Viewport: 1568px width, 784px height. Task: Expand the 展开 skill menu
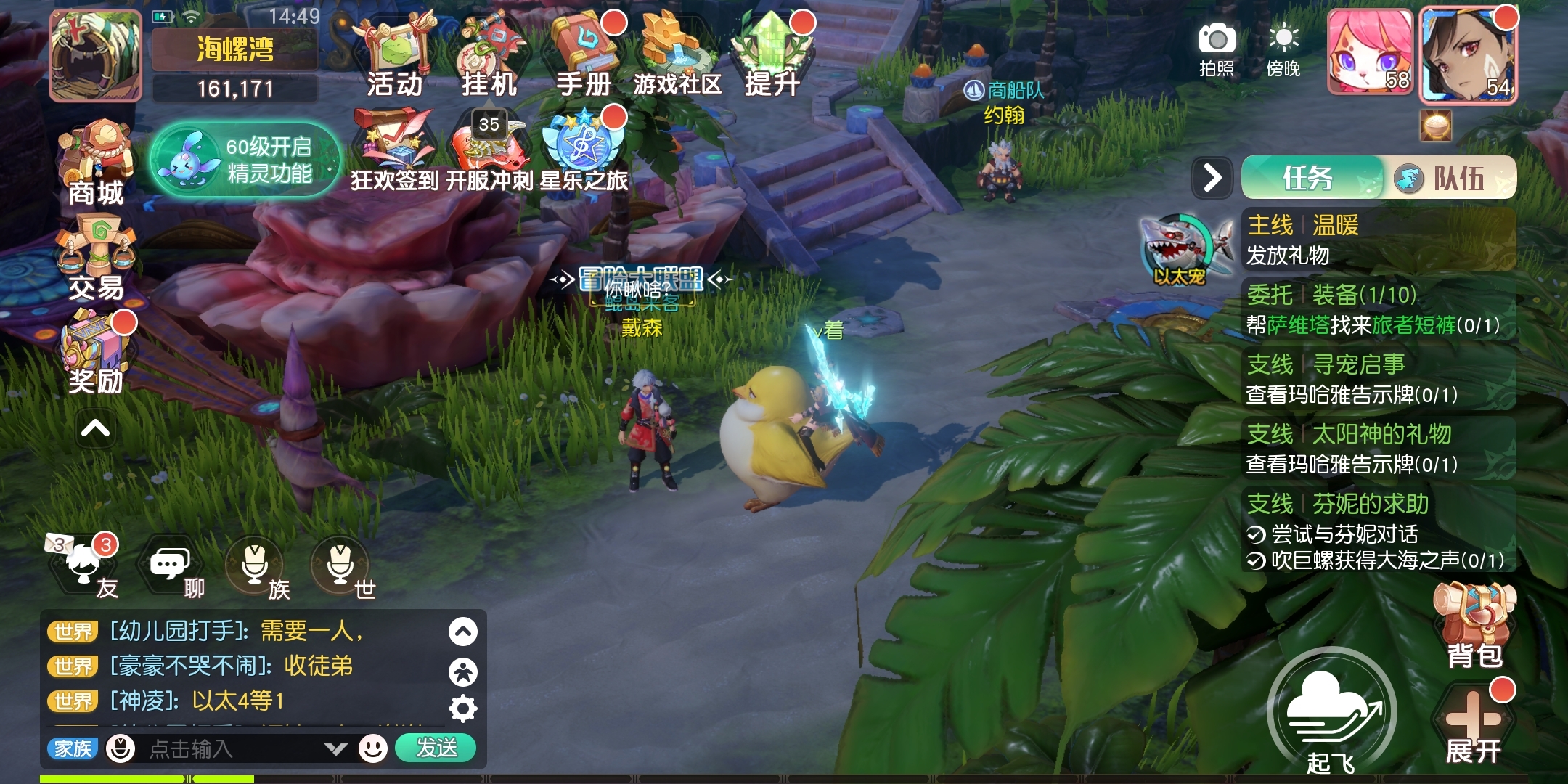(1473, 726)
